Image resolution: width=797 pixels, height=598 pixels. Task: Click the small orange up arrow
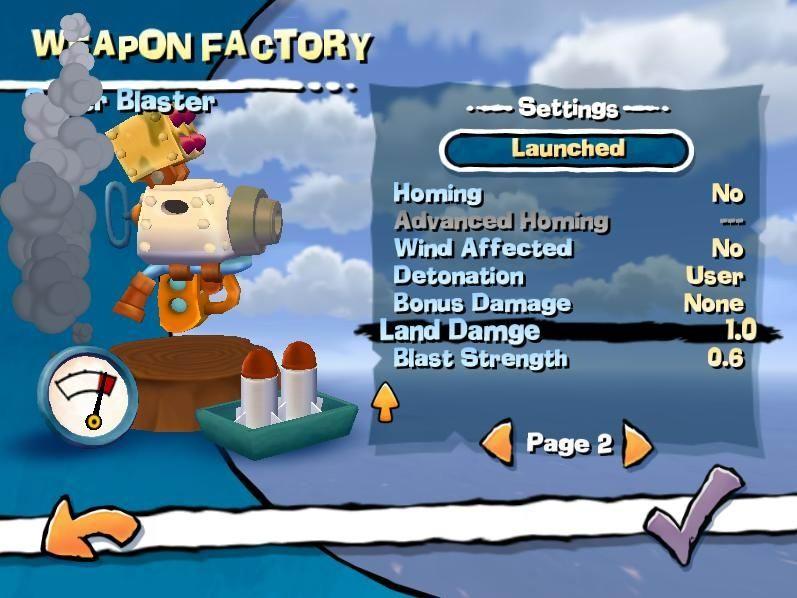pos(385,402)
